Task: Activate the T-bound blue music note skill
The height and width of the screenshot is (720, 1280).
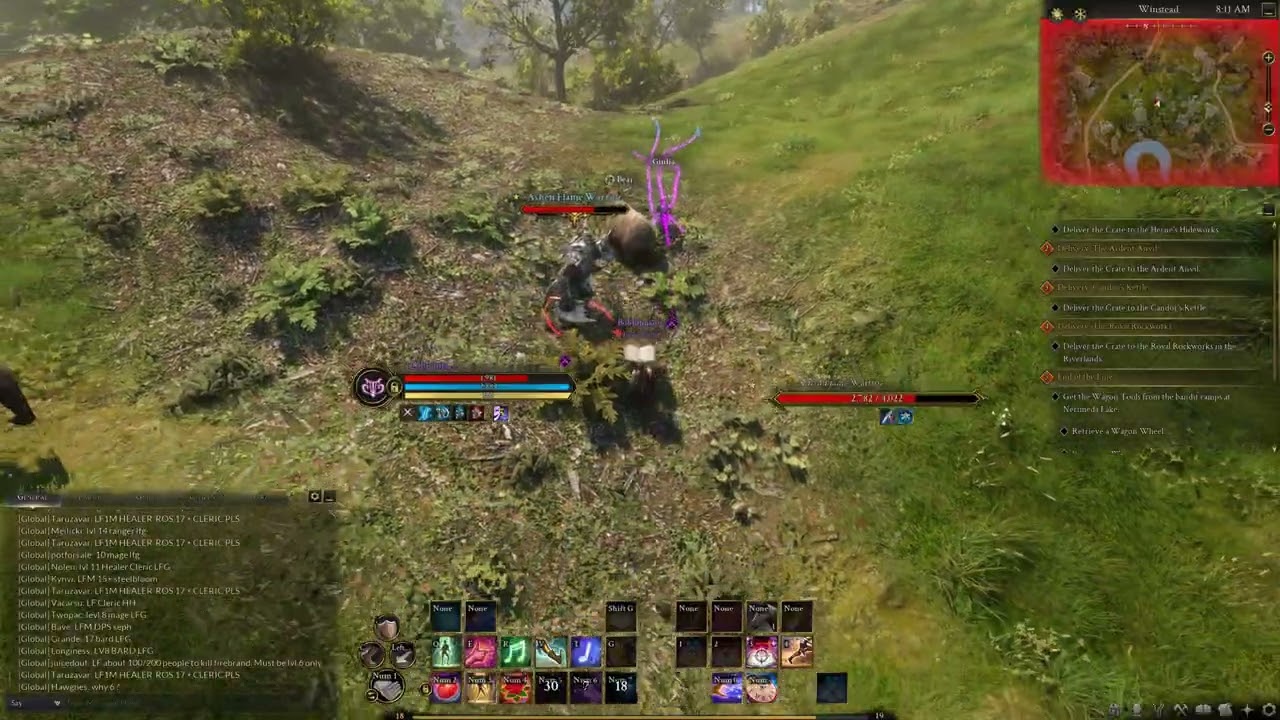Action: [x=585, y=653]
